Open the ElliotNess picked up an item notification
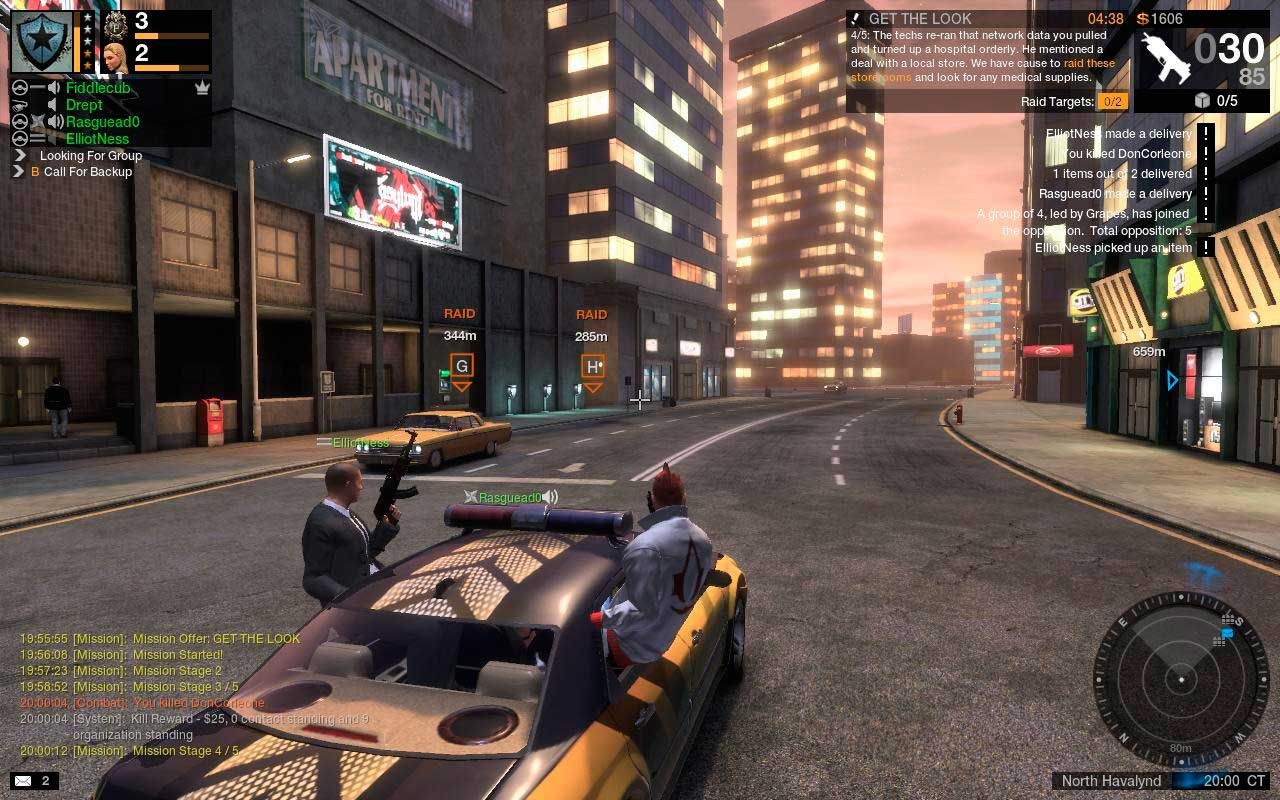 1113,248
